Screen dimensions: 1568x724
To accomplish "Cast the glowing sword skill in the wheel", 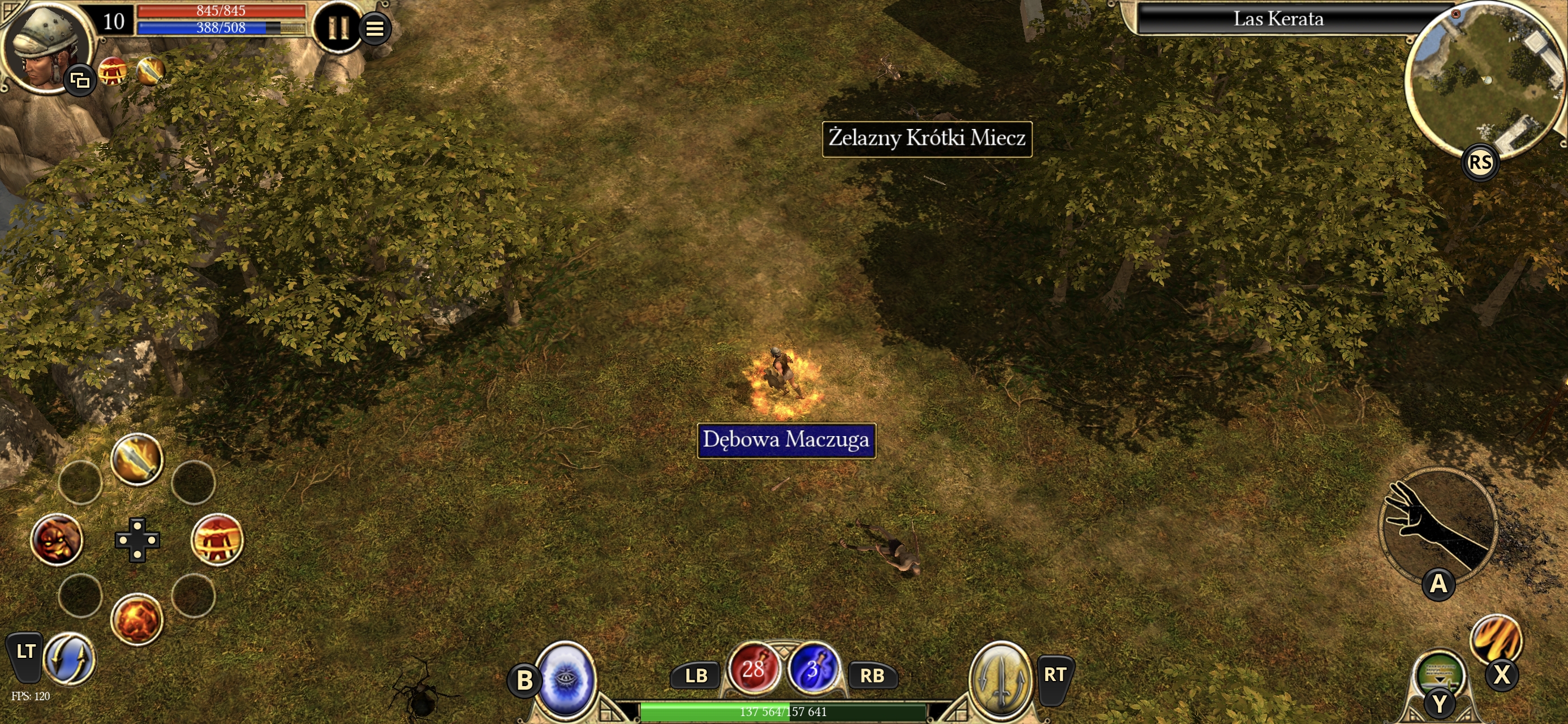I will [x=137, y=459].
